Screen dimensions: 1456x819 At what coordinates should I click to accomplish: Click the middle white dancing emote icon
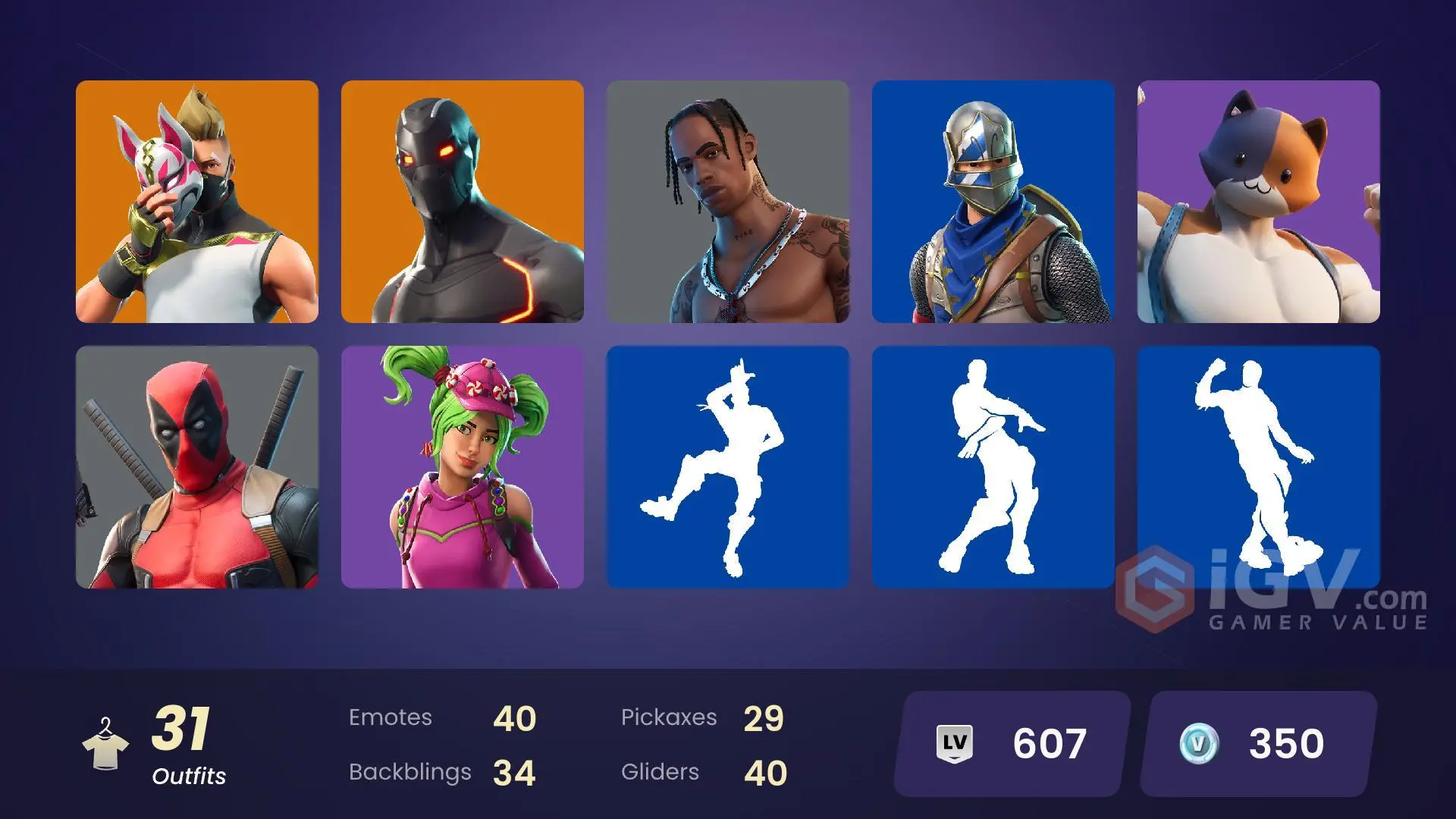pos(993,466)
